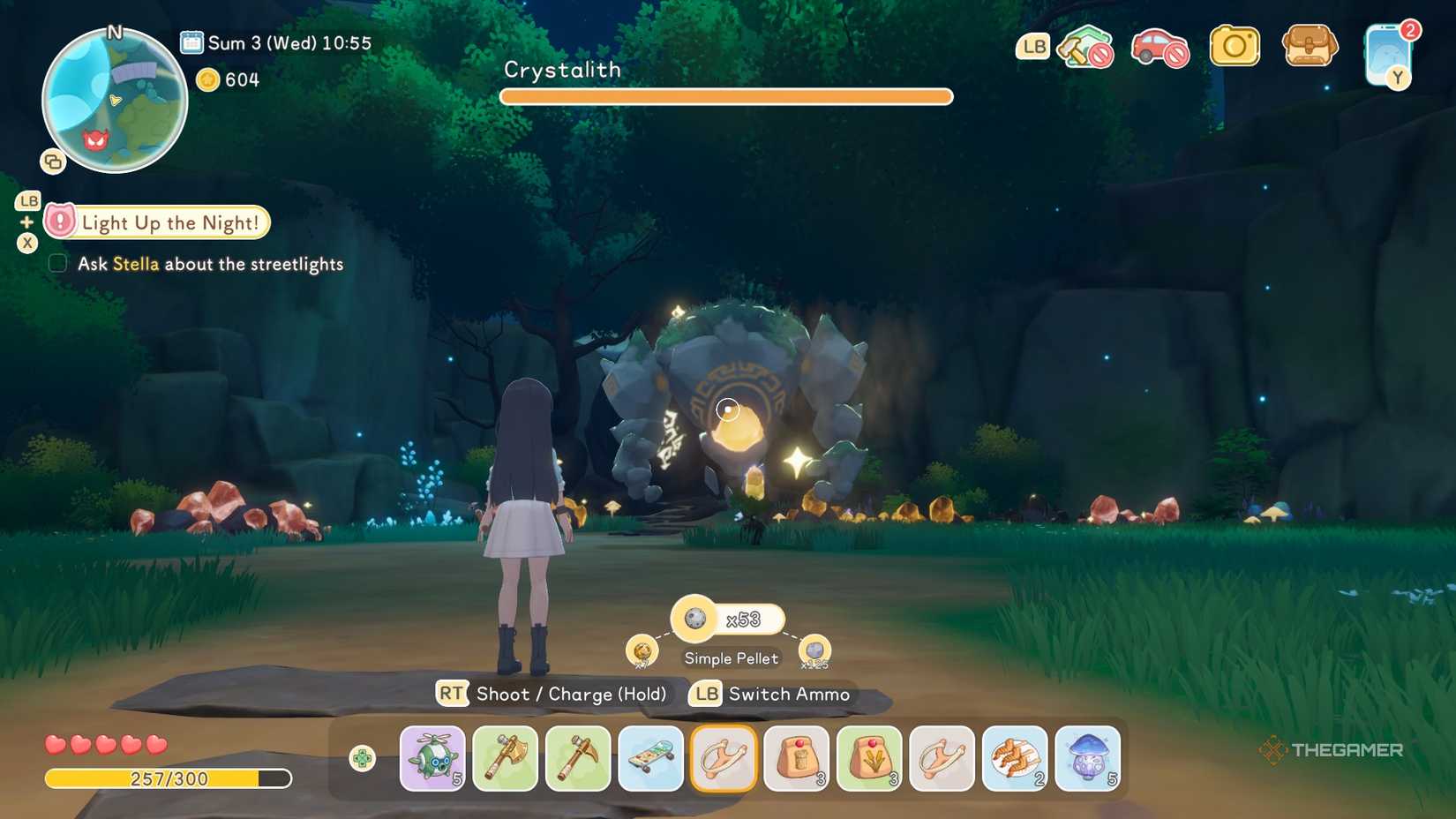Viewport: 1456px width, 819px height.
Task: Check the 'Ask Stella about the streetlights' objective
Action: tap(56, 263)
